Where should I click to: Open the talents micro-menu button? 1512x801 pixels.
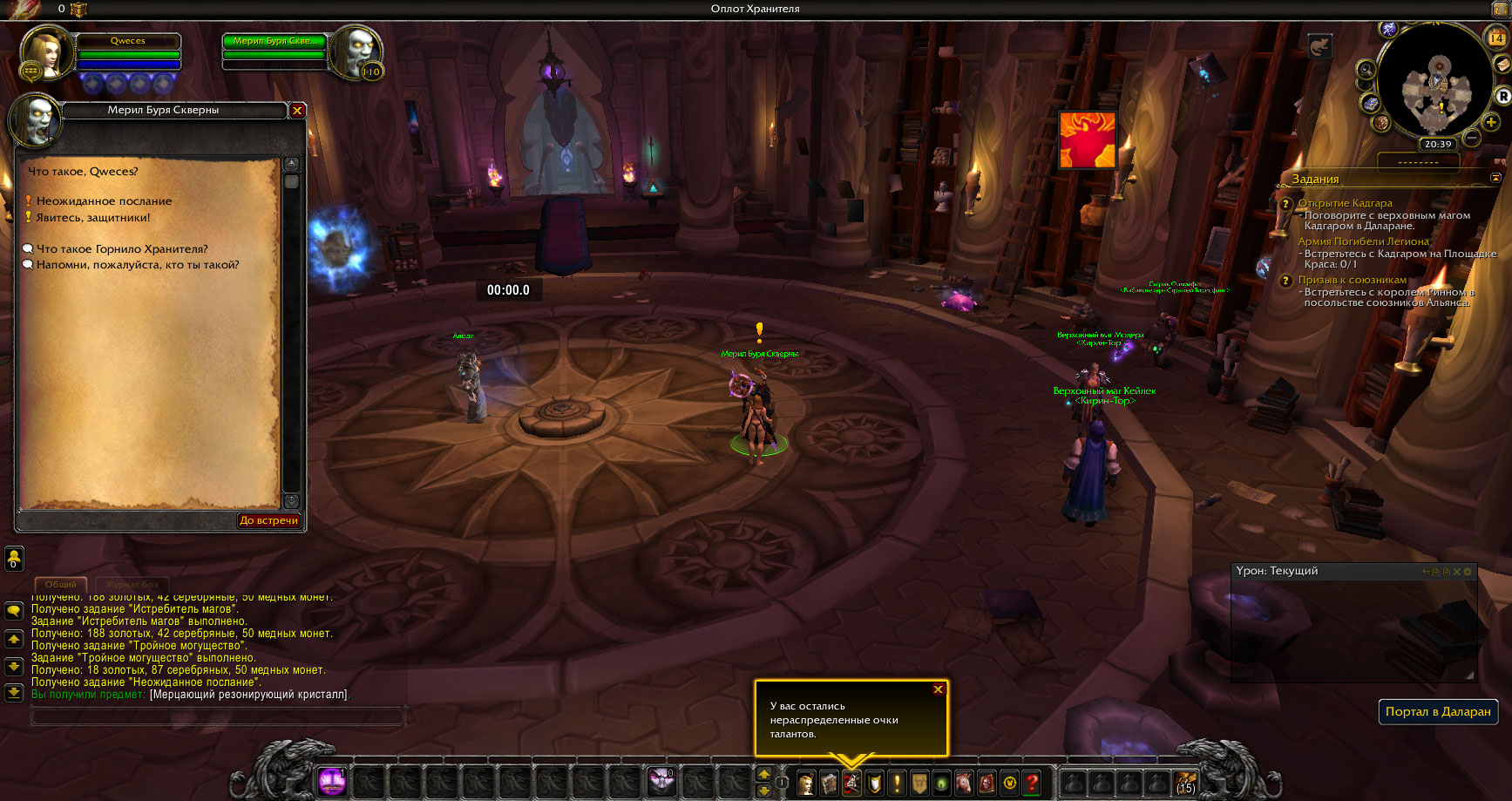[x=851, y=783]
